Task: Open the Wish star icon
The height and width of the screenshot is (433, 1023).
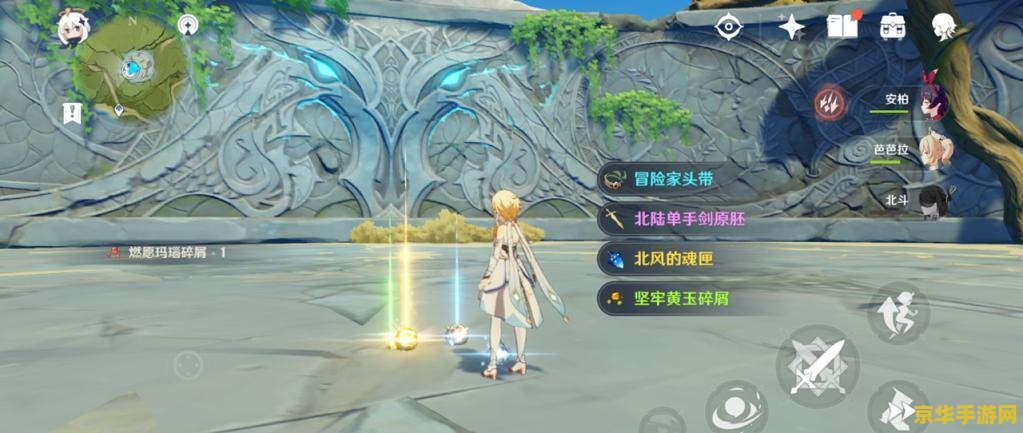Action: pyautogui.click(x=790, y=27)
